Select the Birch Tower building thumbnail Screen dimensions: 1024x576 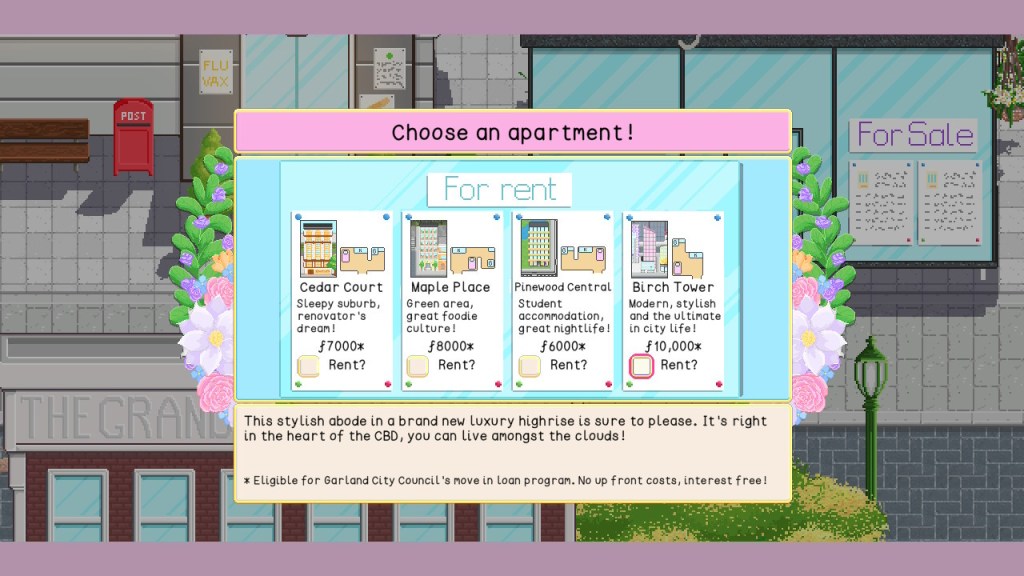[x=649, y=249]
